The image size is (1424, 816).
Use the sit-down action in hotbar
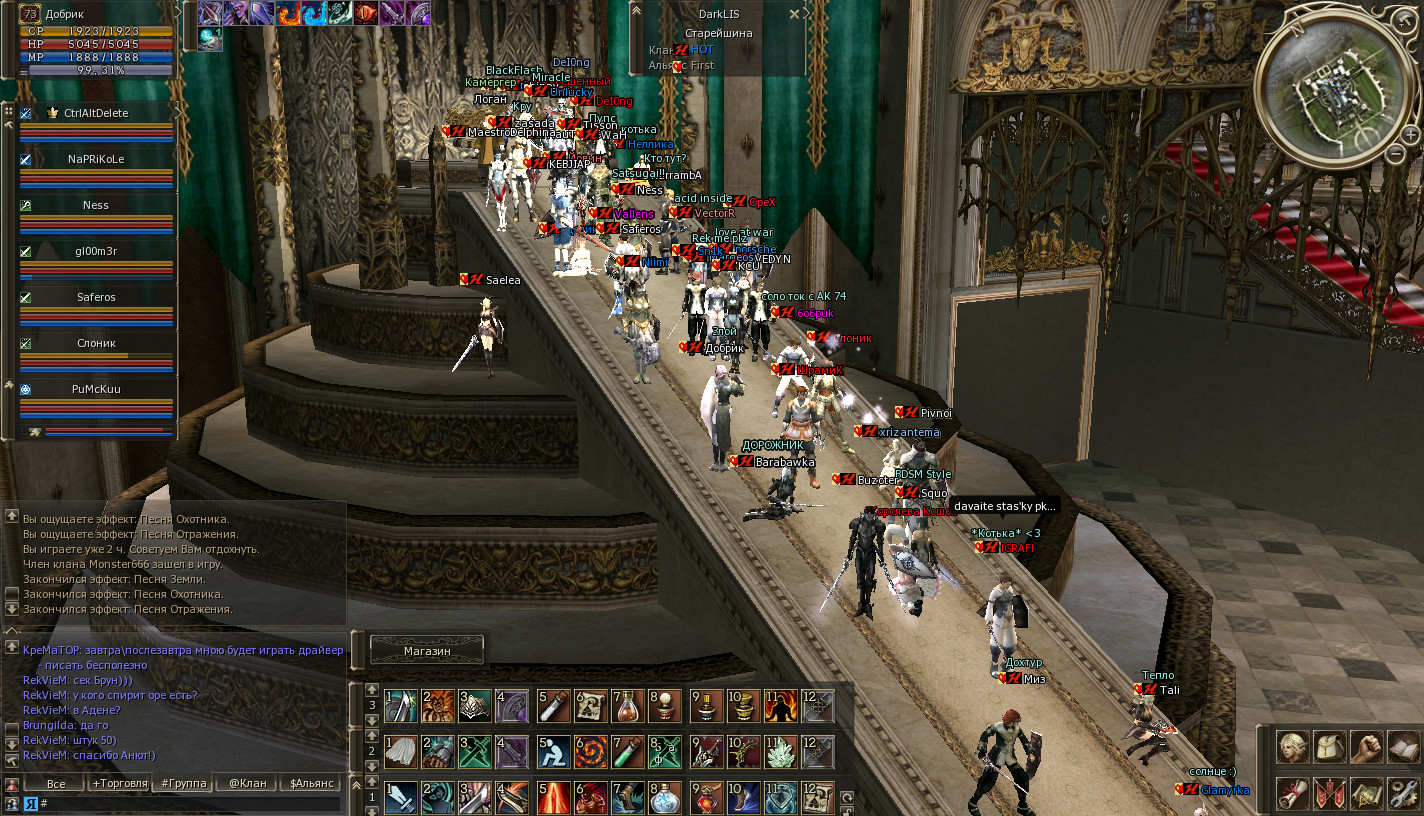coord(554,750)
